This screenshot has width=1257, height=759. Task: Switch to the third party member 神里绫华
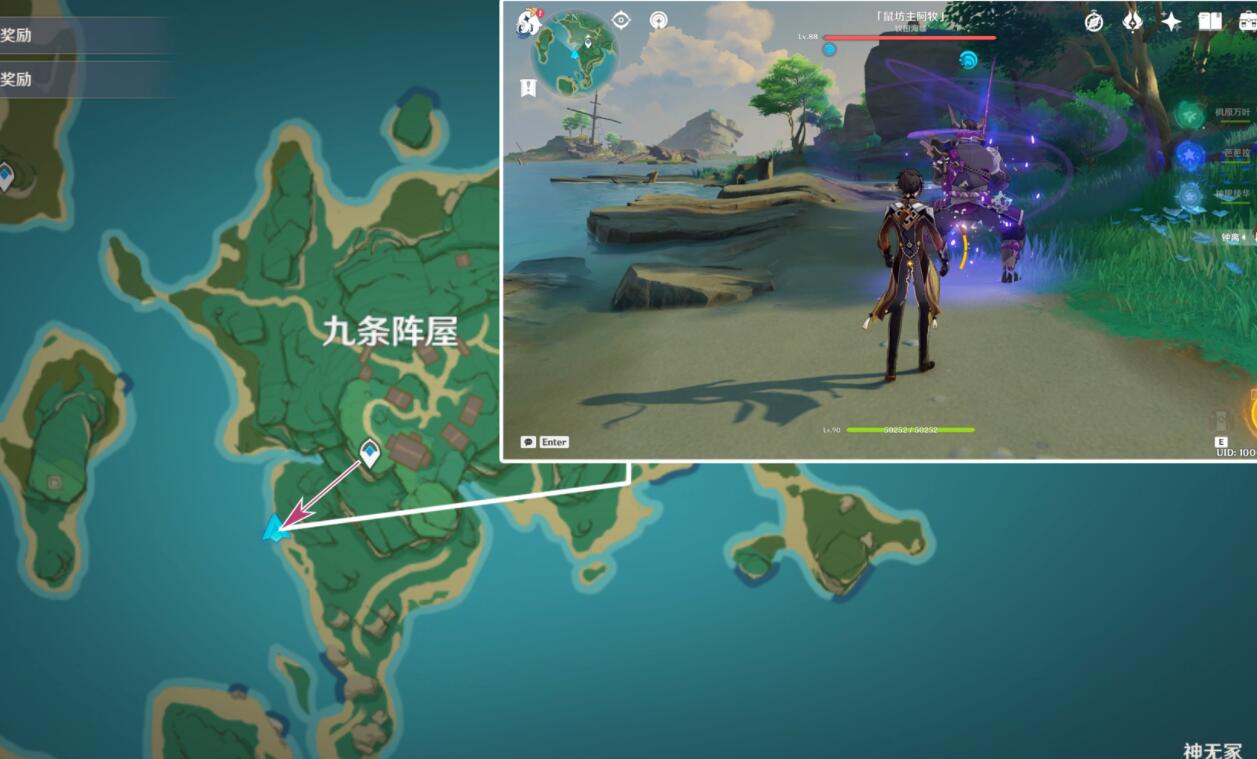click(x=1190, y=195)
